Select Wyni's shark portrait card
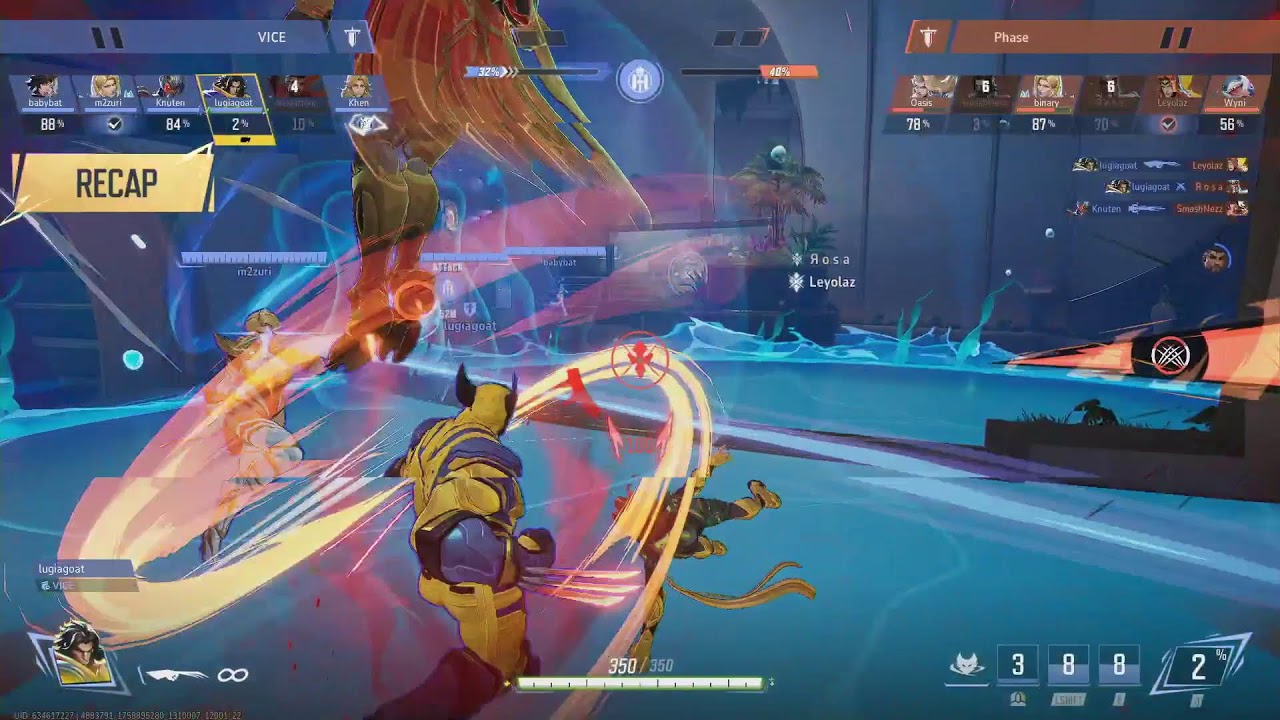The width and height of the screenshot is (1280, 720). [1232, 105]
